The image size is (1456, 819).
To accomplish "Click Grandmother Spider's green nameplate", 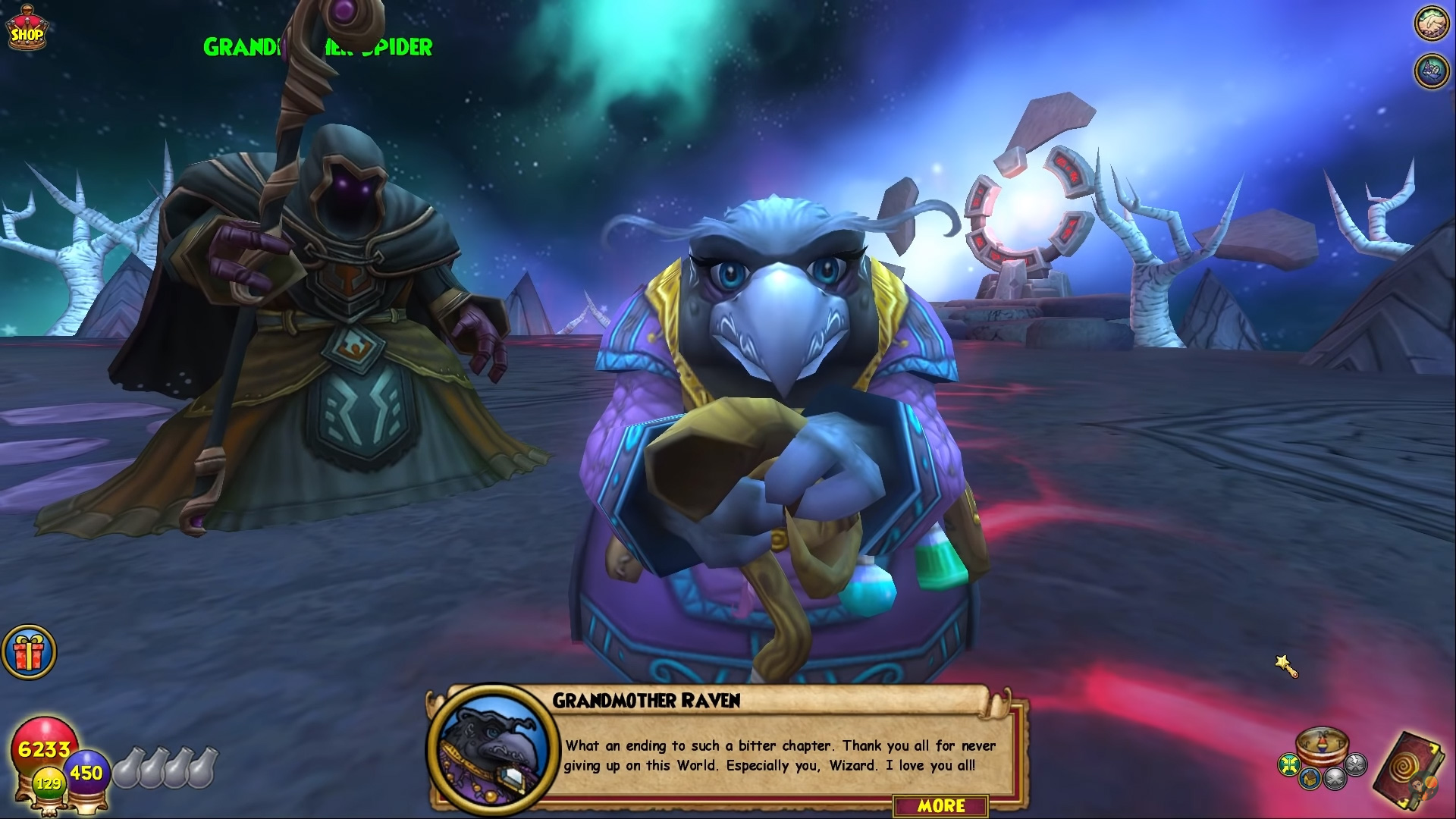I will click(x=317, y=47).
